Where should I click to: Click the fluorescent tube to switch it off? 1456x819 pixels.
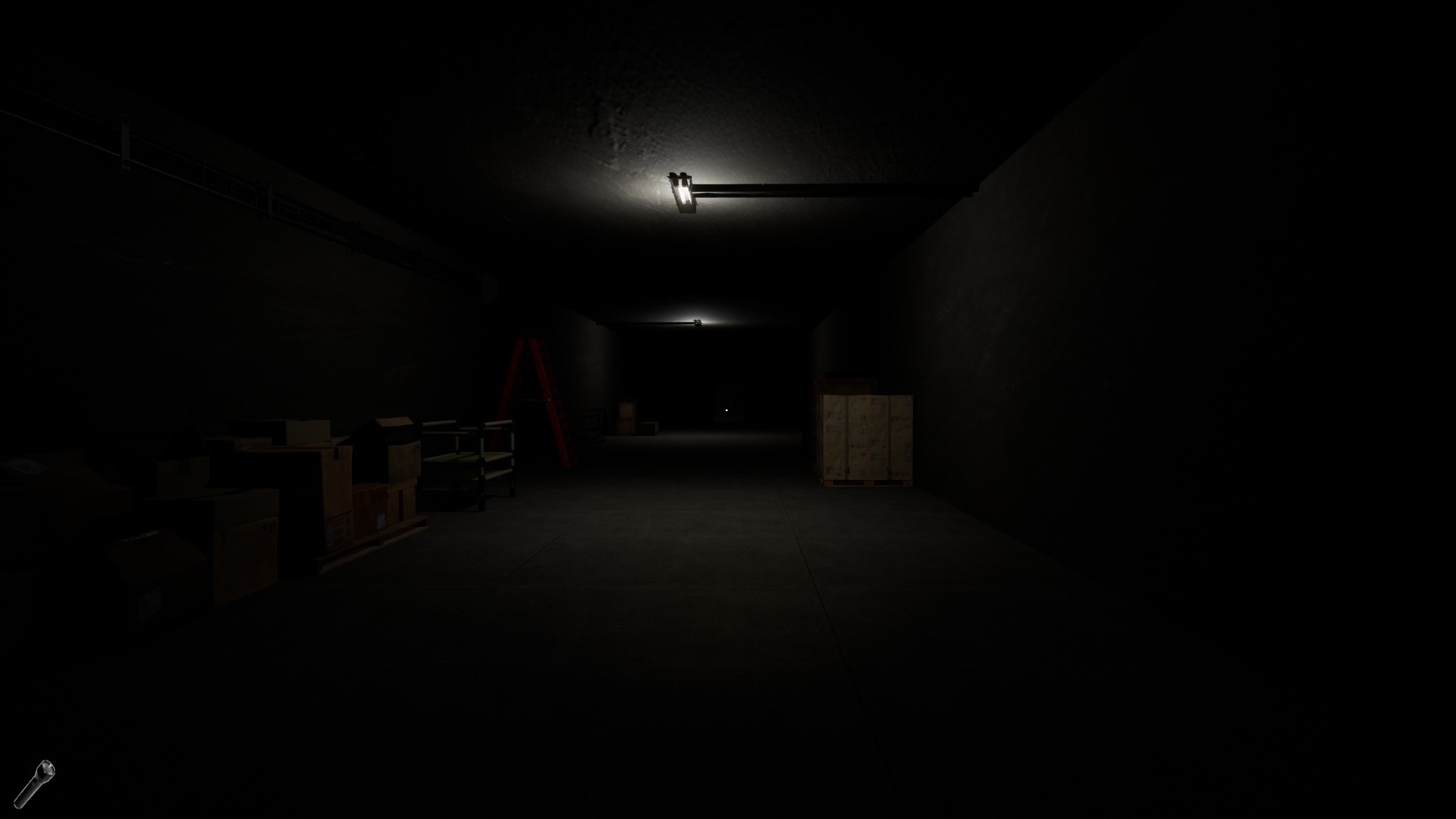point(685,196)
